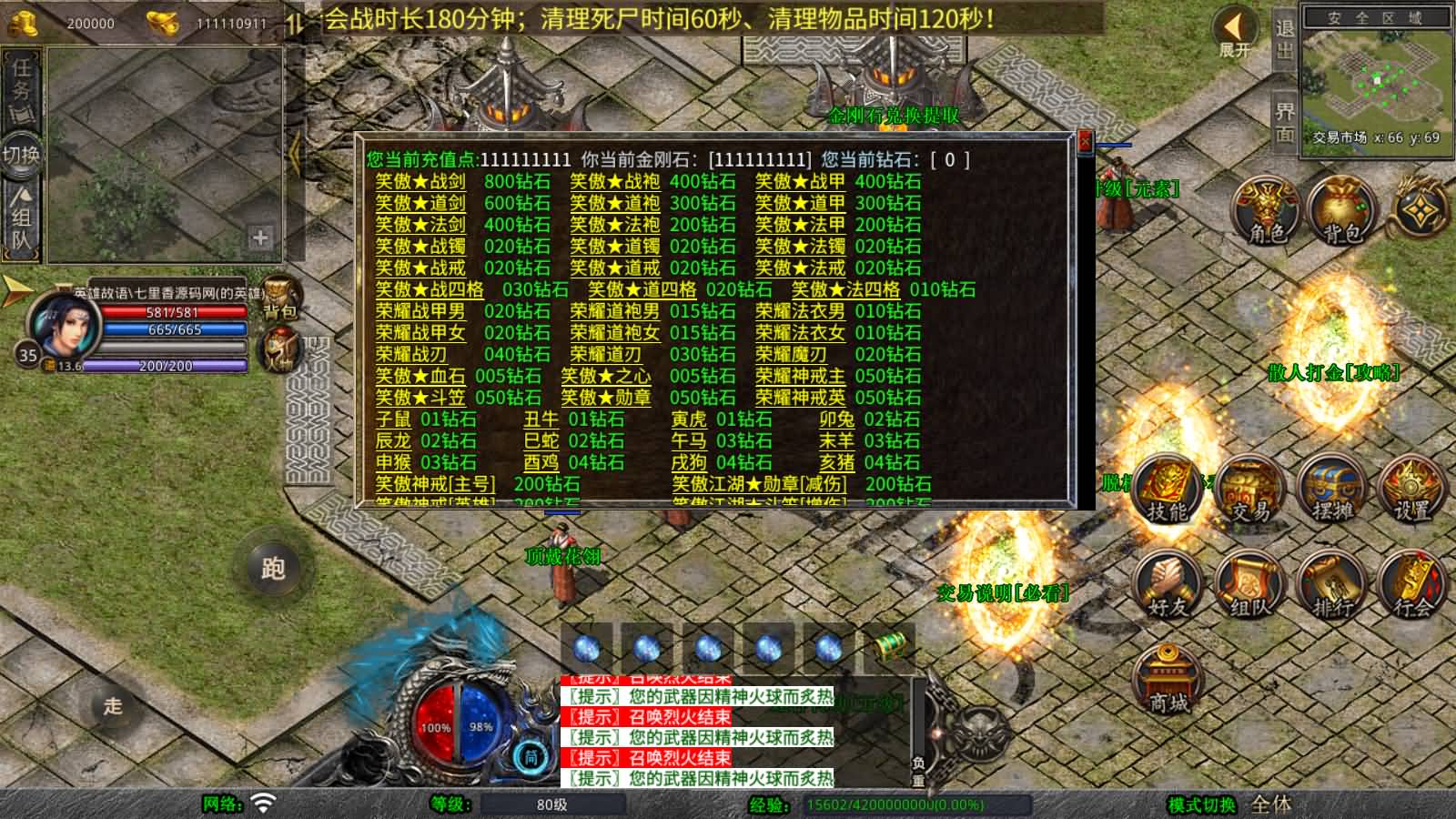Pick the 笑傲★勋章 exchange option
The width and height of the screenshot is (1456, 819).
(x=605, y=398)
